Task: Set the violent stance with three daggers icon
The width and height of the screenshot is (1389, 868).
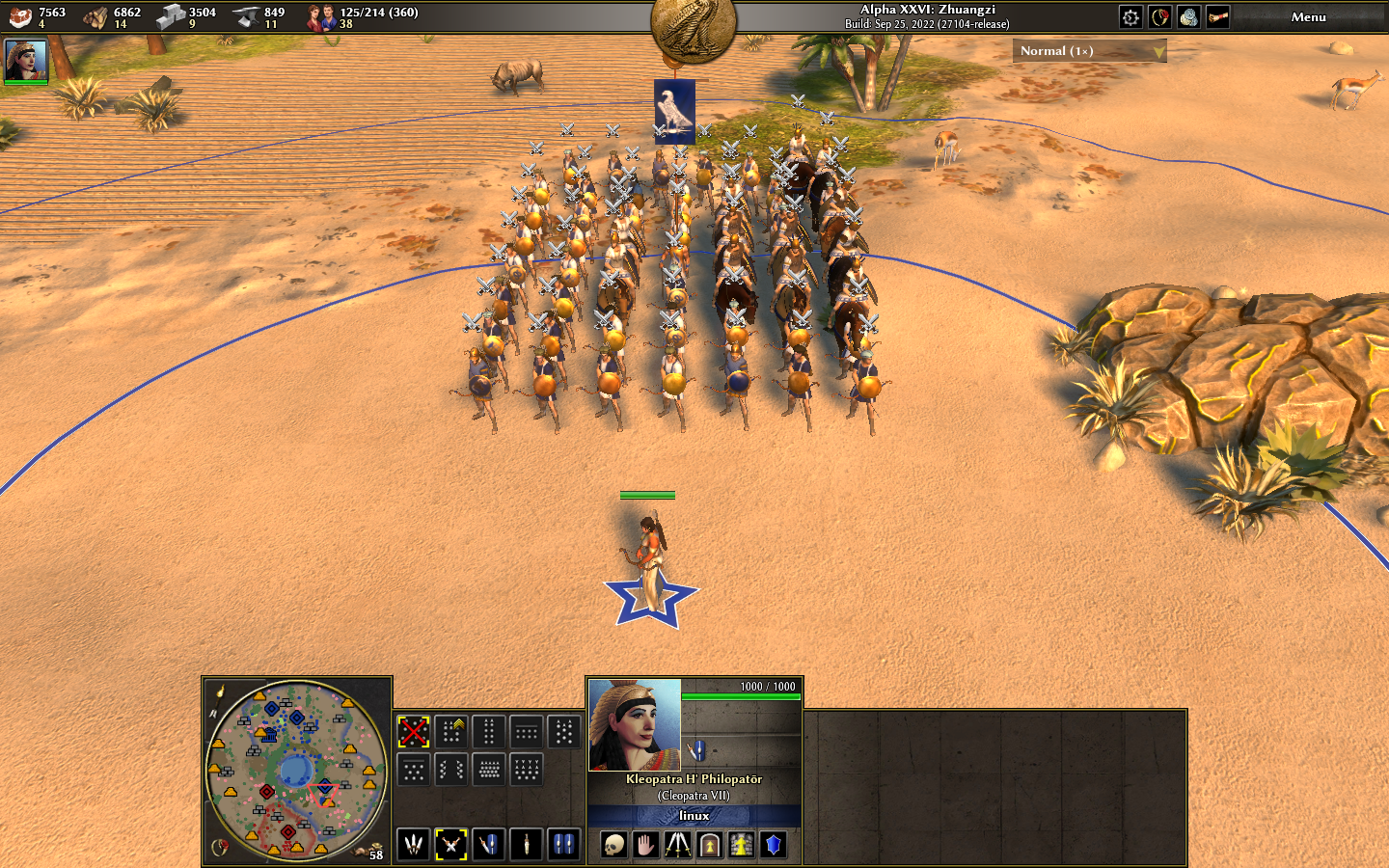Action: coord(414,845)
